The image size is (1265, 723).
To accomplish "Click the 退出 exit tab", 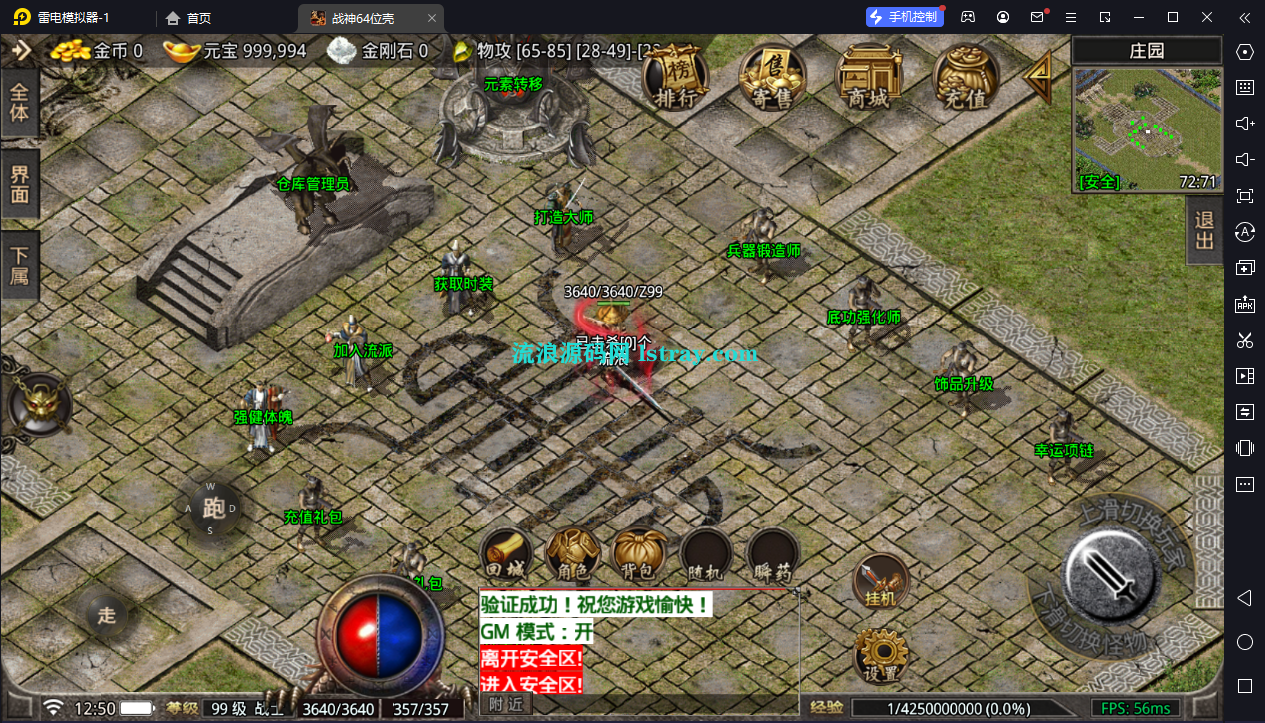I will [x=1204, y=229].
